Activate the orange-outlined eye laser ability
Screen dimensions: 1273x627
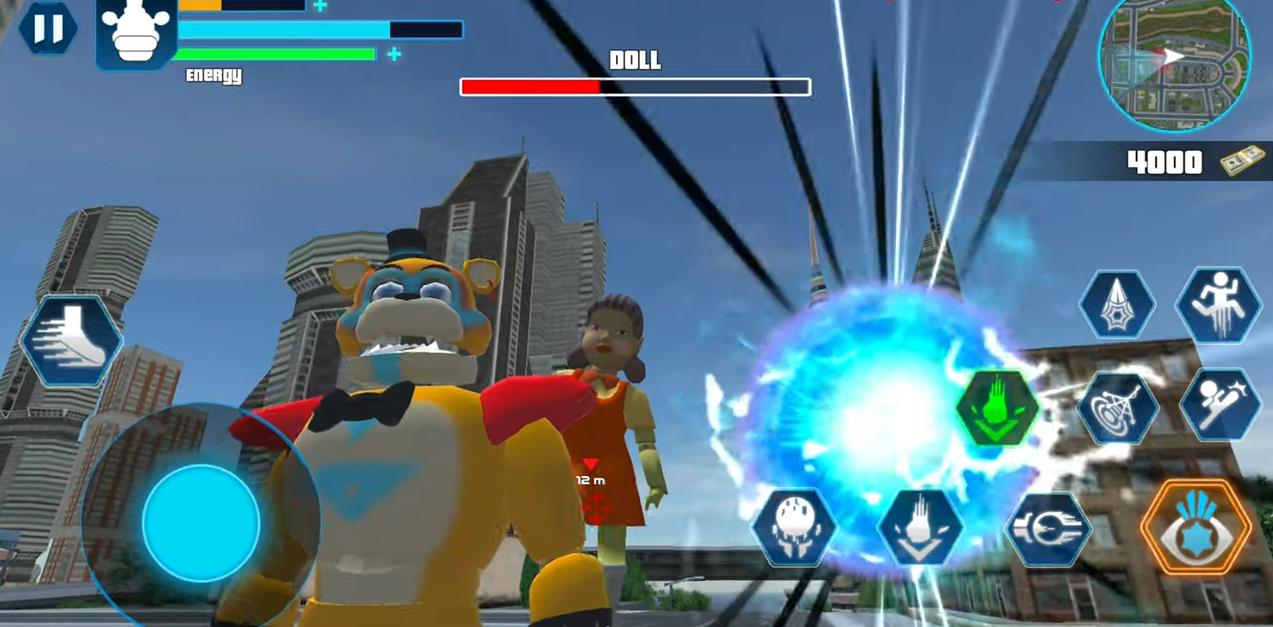pyautogui.click(x=1196, y=527)
